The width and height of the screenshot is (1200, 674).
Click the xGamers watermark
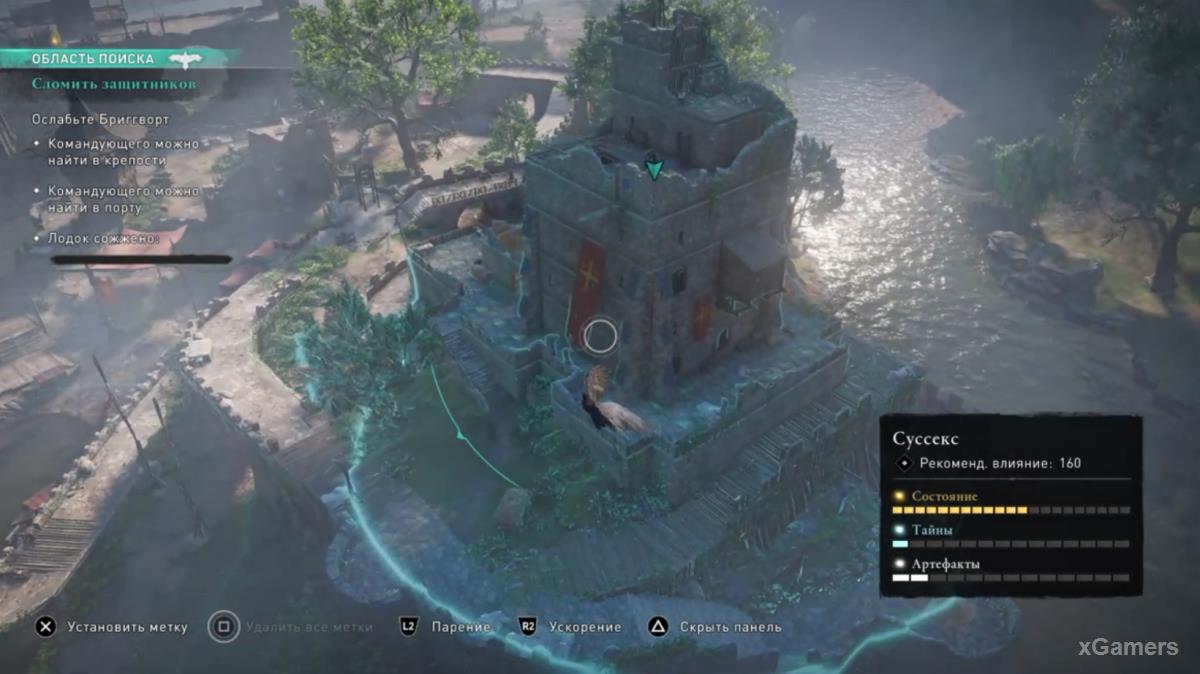click(x=1127, y=647)
